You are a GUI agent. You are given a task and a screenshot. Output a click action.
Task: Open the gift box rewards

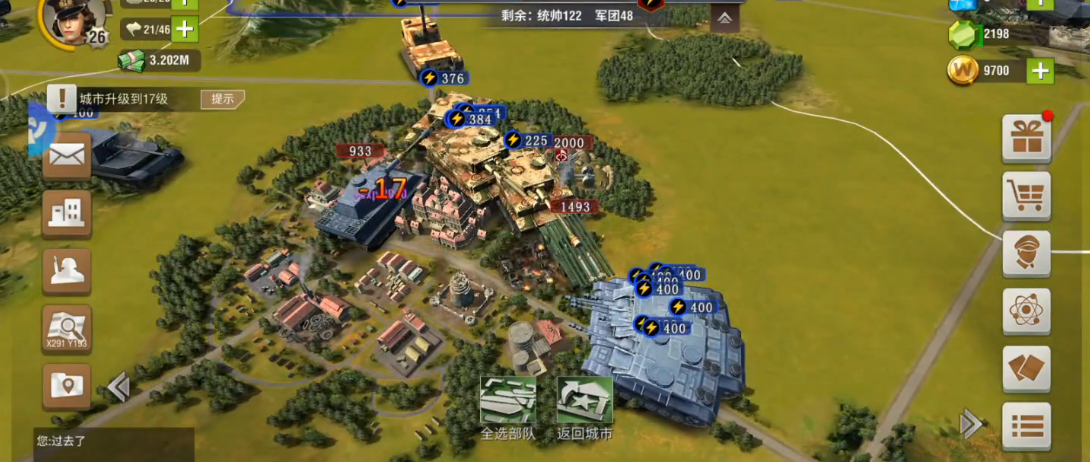1026,138
